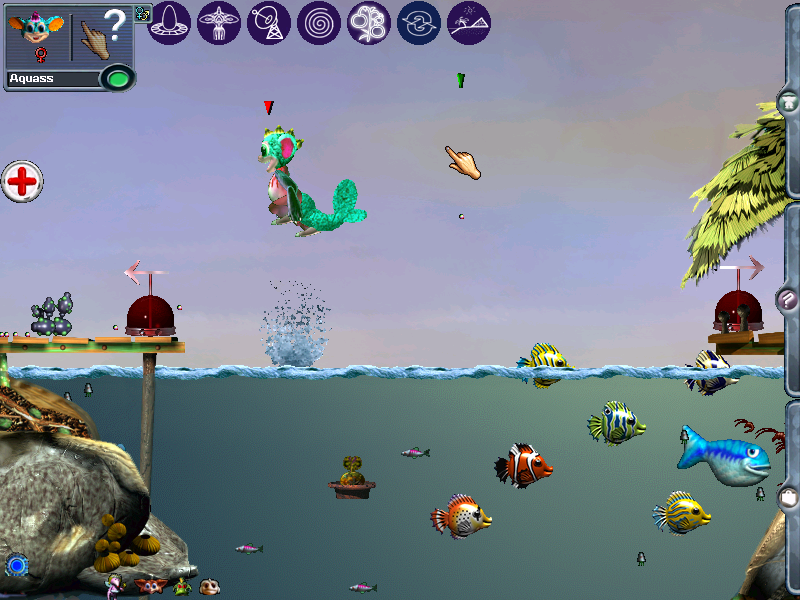Visit the palm tree beach location
This screenshot has height=600, width=800.
[469, 22]
